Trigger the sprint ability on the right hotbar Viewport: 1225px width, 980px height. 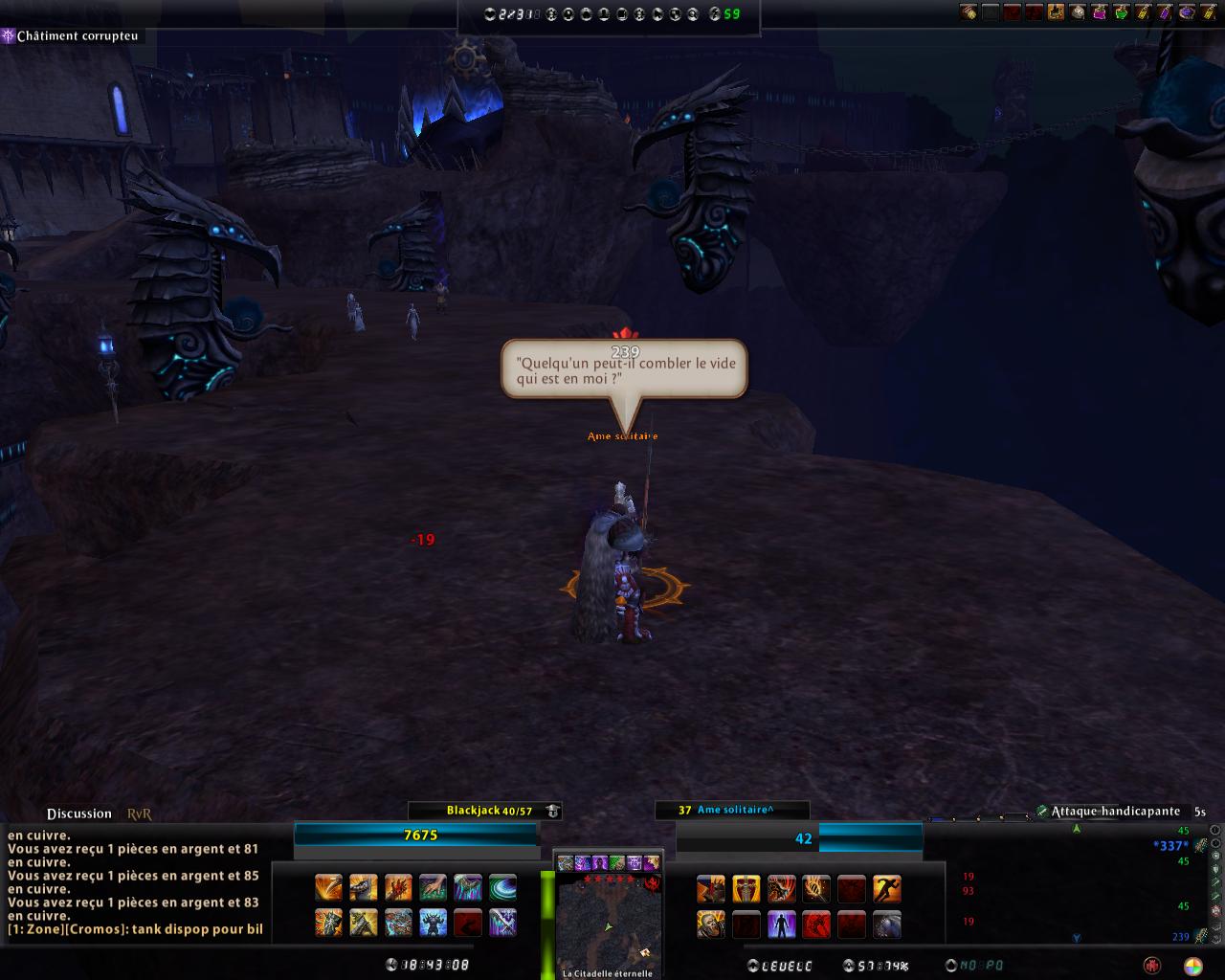click(886, 888)
